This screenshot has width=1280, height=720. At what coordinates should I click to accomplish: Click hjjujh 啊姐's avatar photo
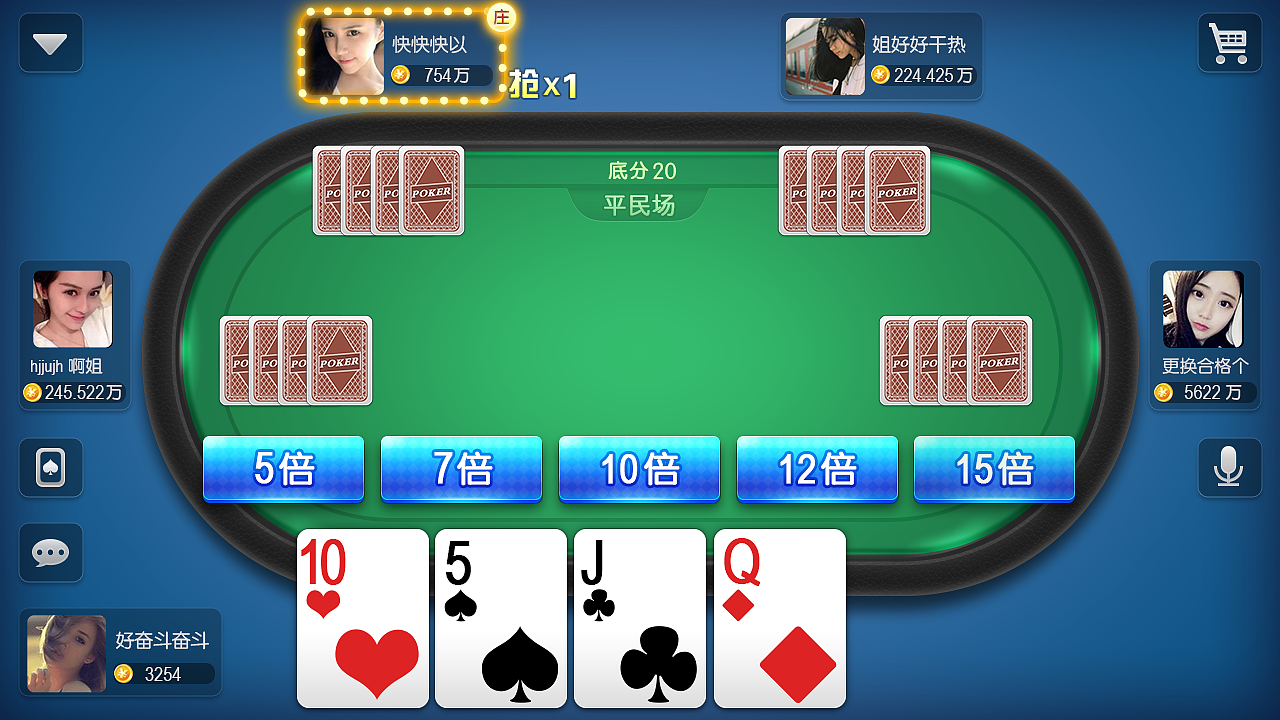point(74,310)
